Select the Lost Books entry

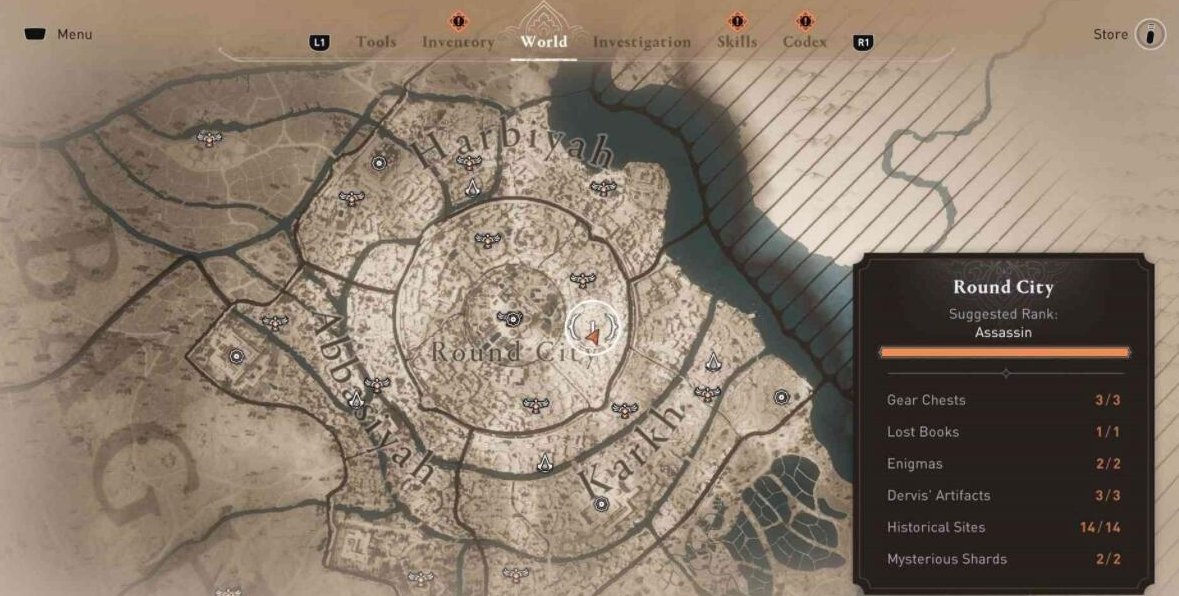1004,432
